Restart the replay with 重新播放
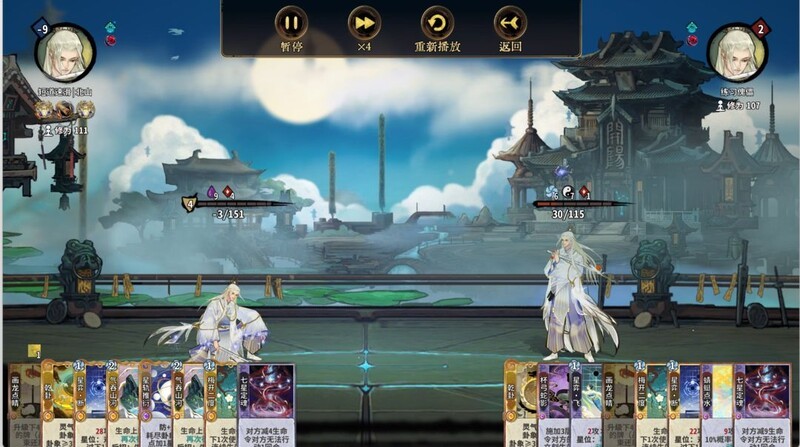The height and width of the screenshot is (447, 800). [437, 23]
